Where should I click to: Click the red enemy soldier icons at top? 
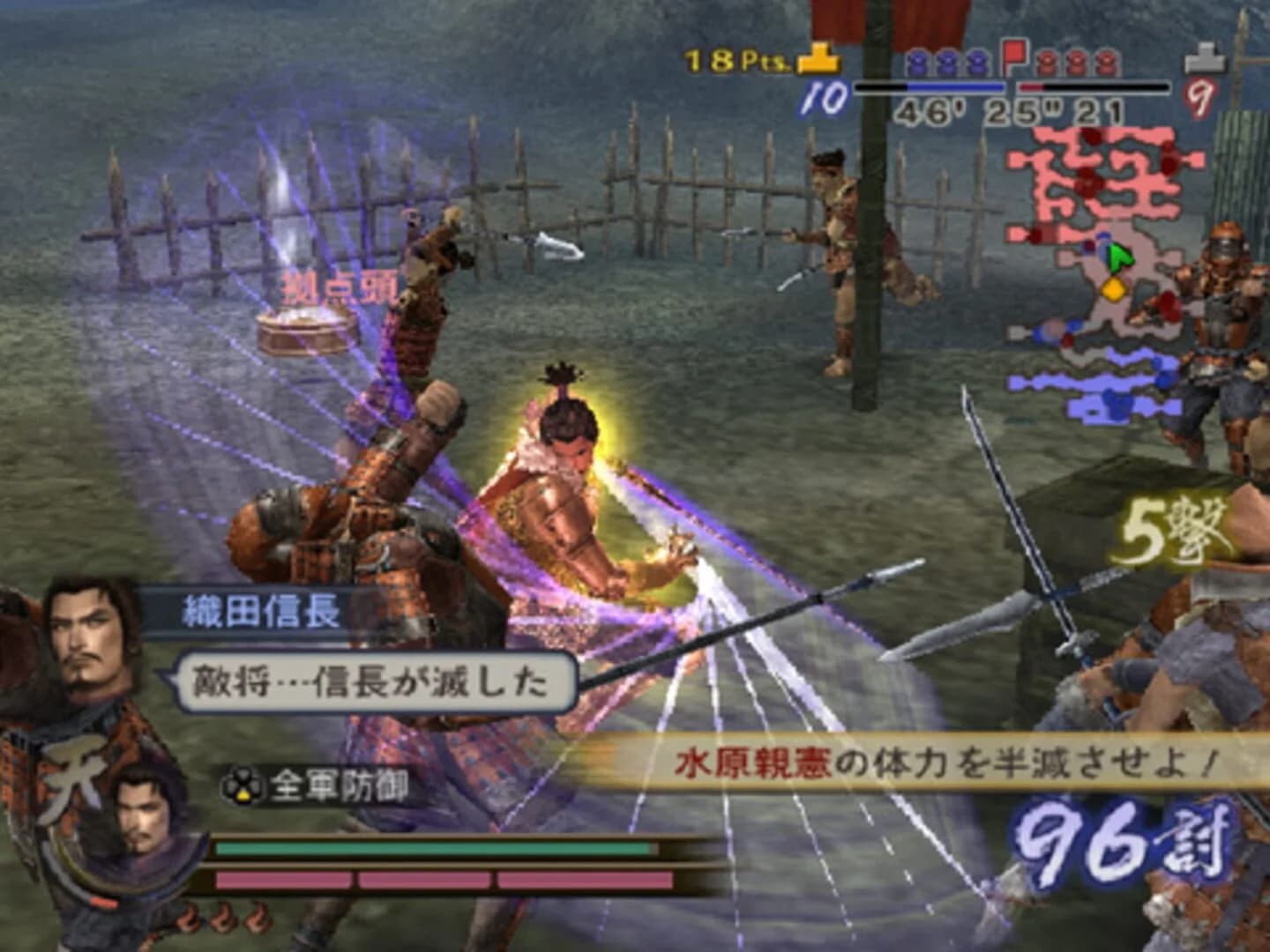tap(1074, 63)
